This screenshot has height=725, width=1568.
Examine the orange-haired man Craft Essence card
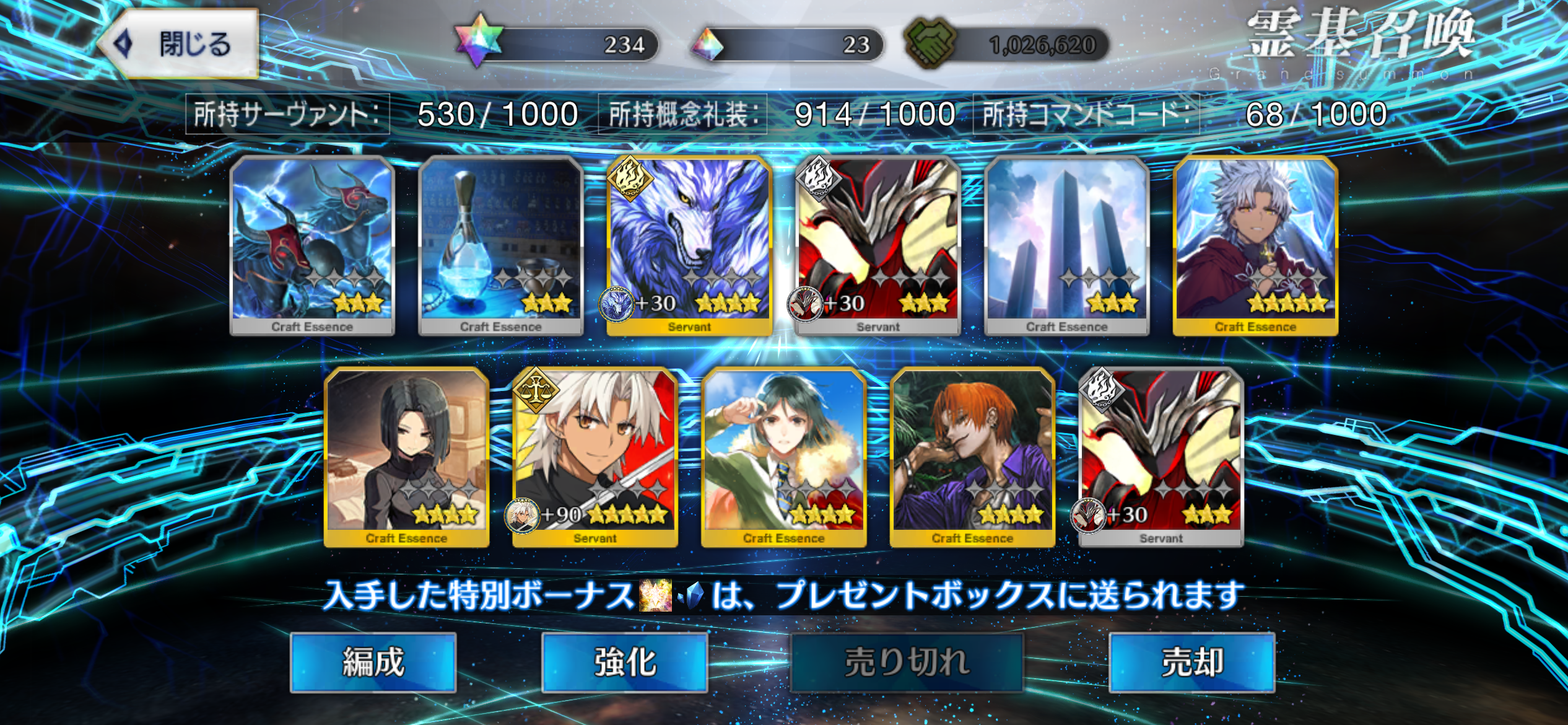(972, 457)
